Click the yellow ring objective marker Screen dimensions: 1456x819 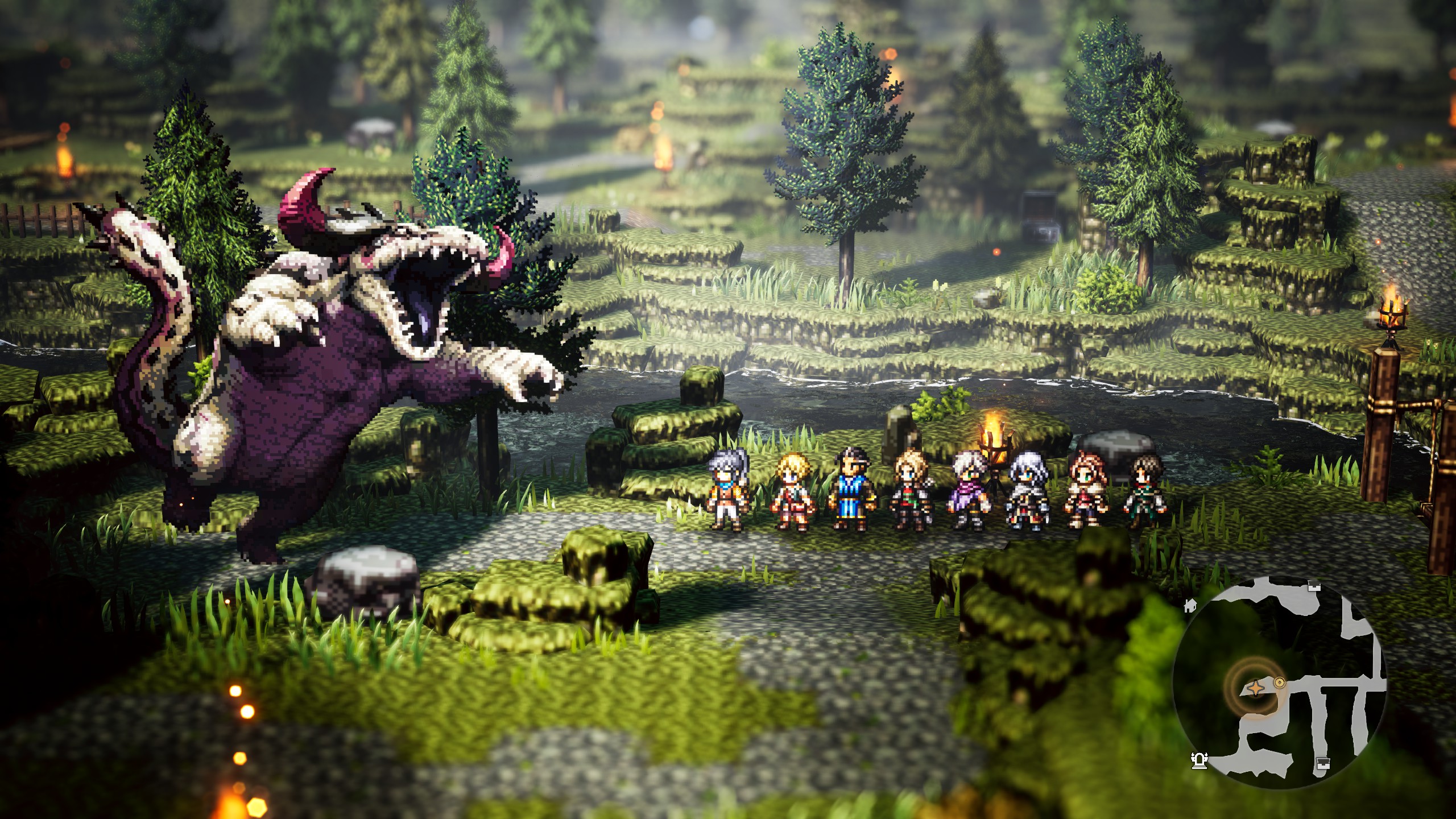coord(1280,682)
